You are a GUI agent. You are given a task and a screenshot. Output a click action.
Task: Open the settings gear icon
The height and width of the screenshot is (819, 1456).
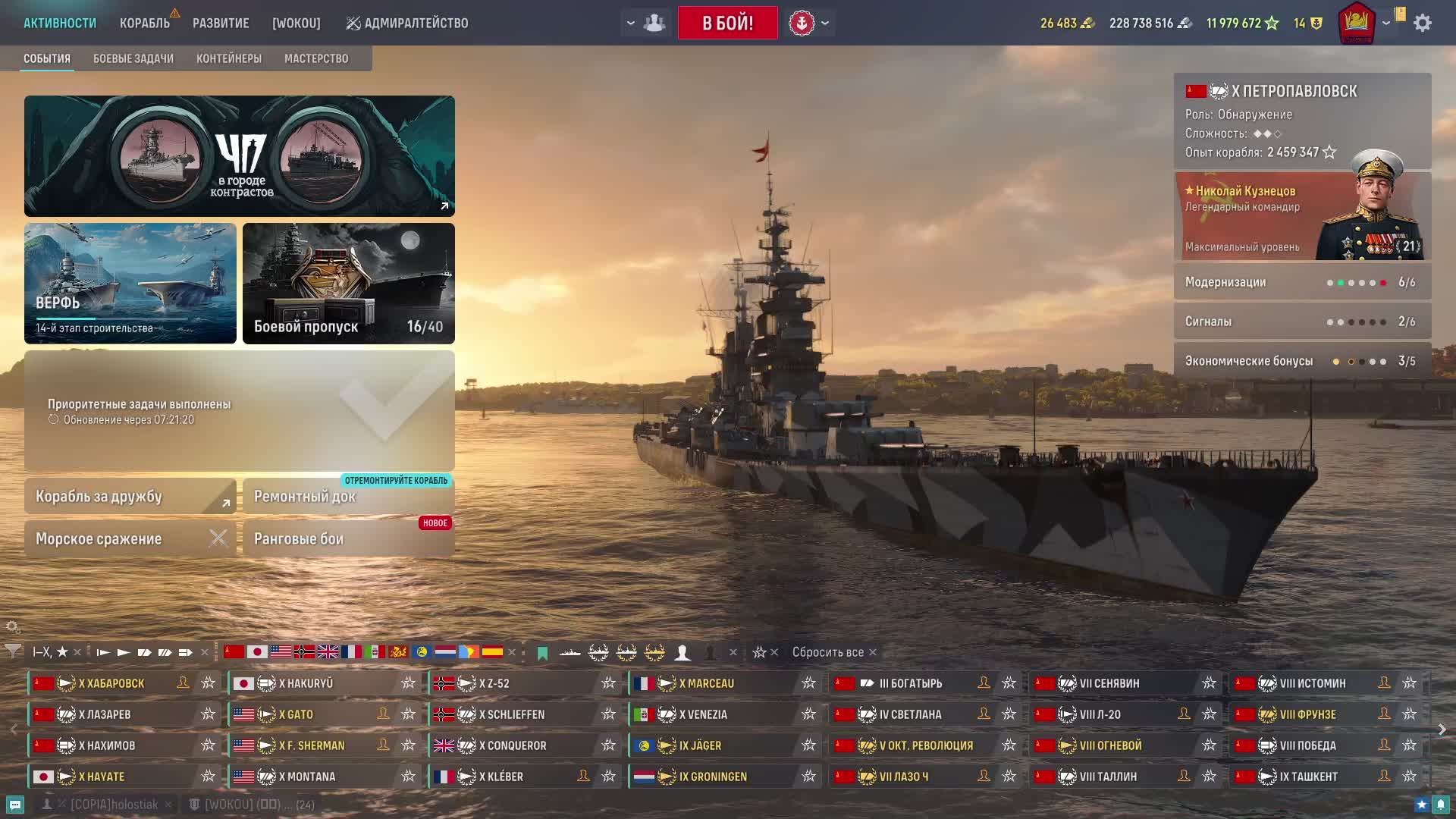[x=1423, y=23]
